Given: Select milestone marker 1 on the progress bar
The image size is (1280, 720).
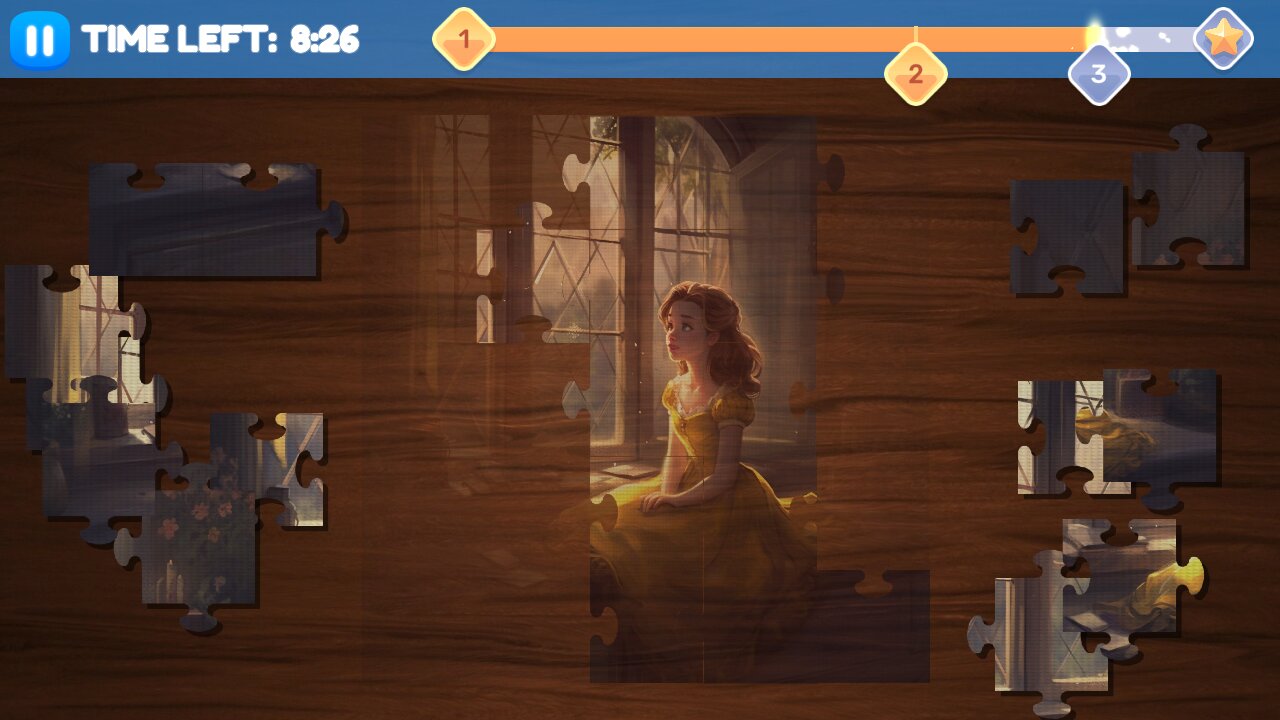Looking at the screenshot, I should pos(463,38).
